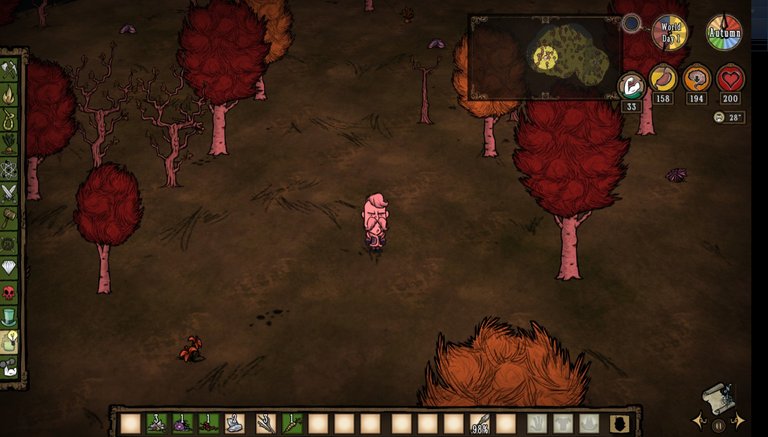Open the map using the scroll button
This screenshot has width=768, height=437.
click(x=718, y=398)
